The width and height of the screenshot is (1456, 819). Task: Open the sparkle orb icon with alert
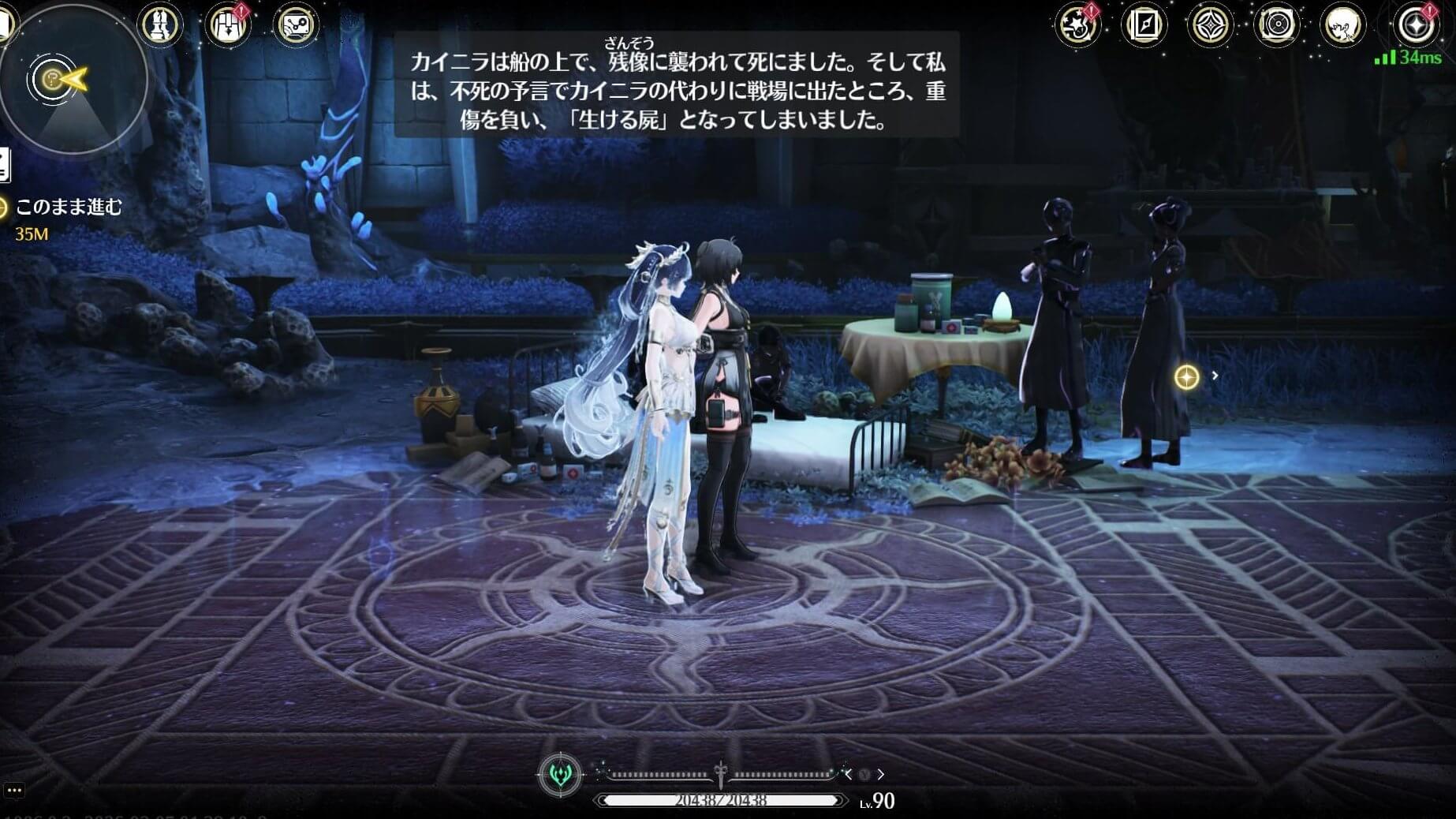coord(1415,25)
